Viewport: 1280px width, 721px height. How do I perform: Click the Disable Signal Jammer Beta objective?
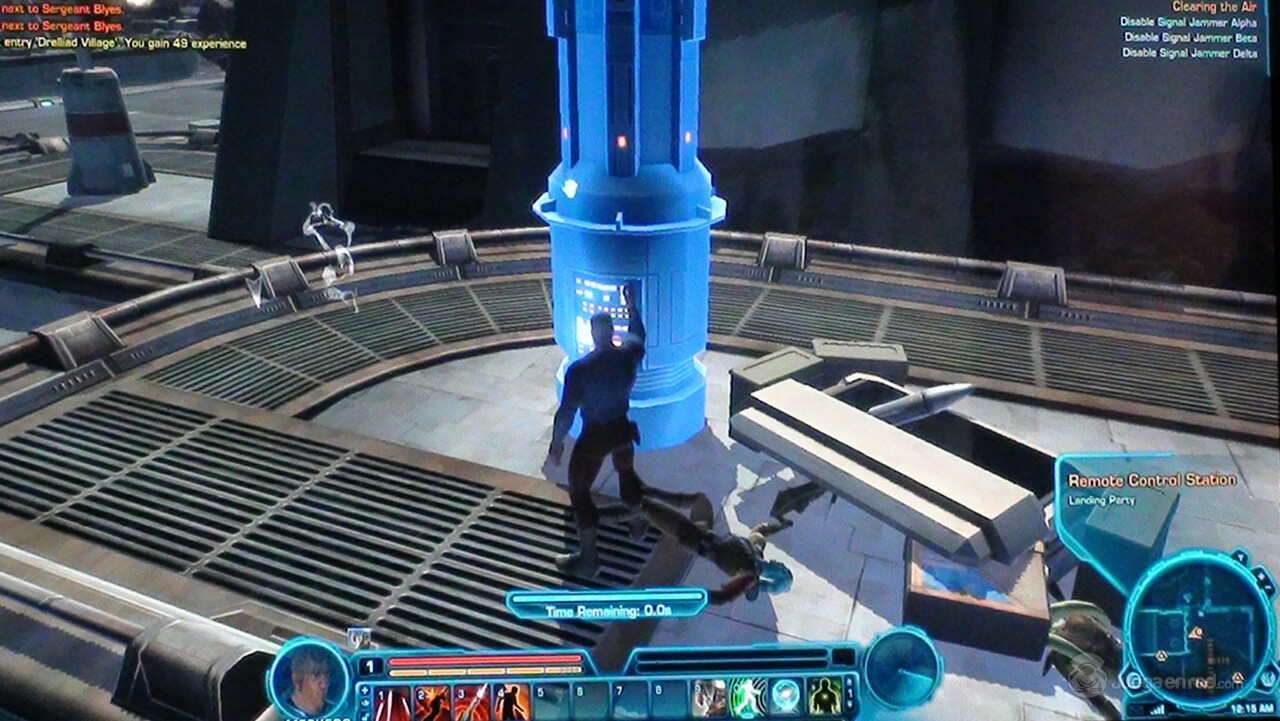[1190, 37]
